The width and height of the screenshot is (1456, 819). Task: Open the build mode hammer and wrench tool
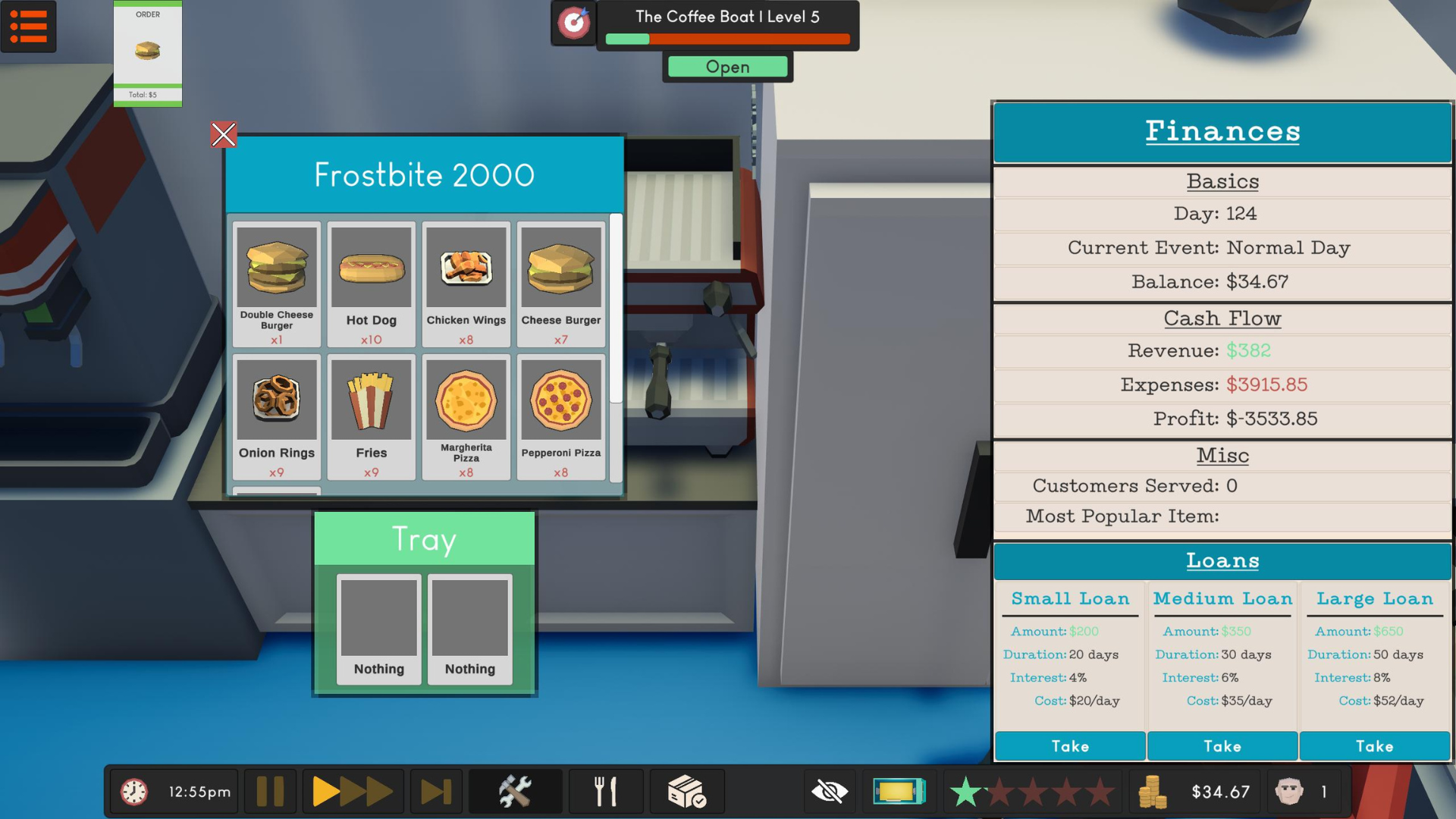[516, 791]
